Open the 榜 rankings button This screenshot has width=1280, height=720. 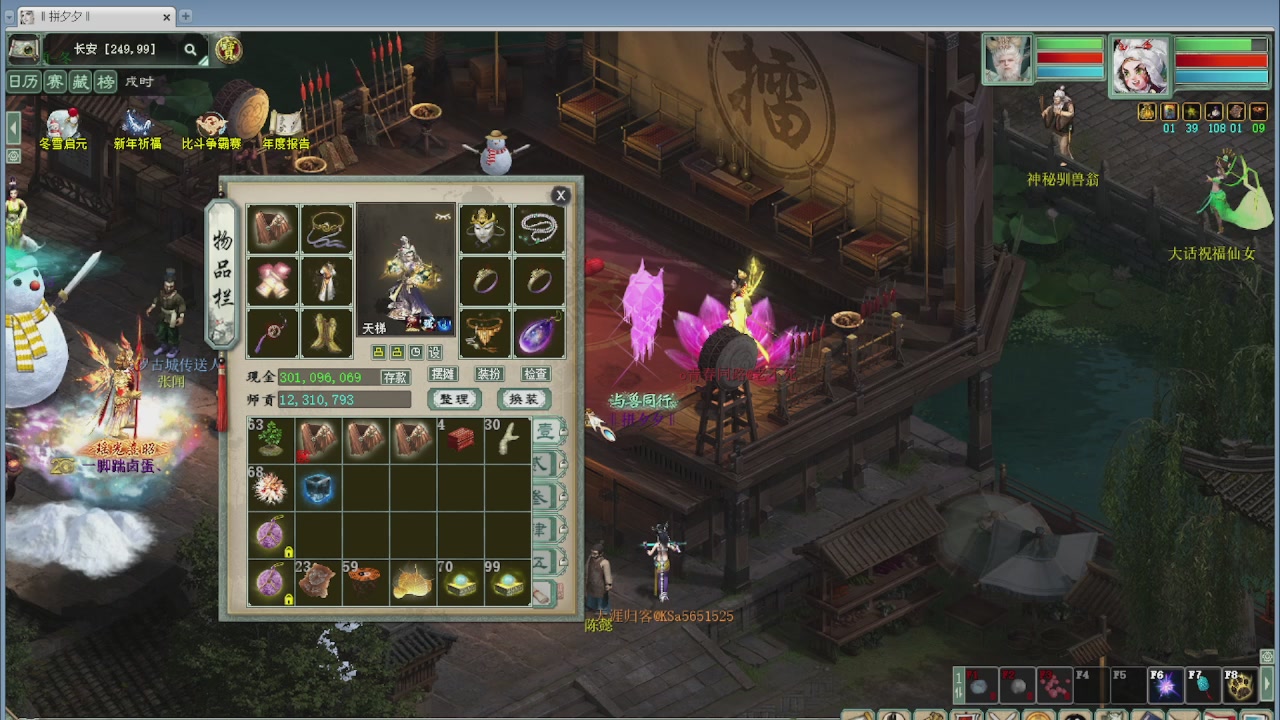105,82
